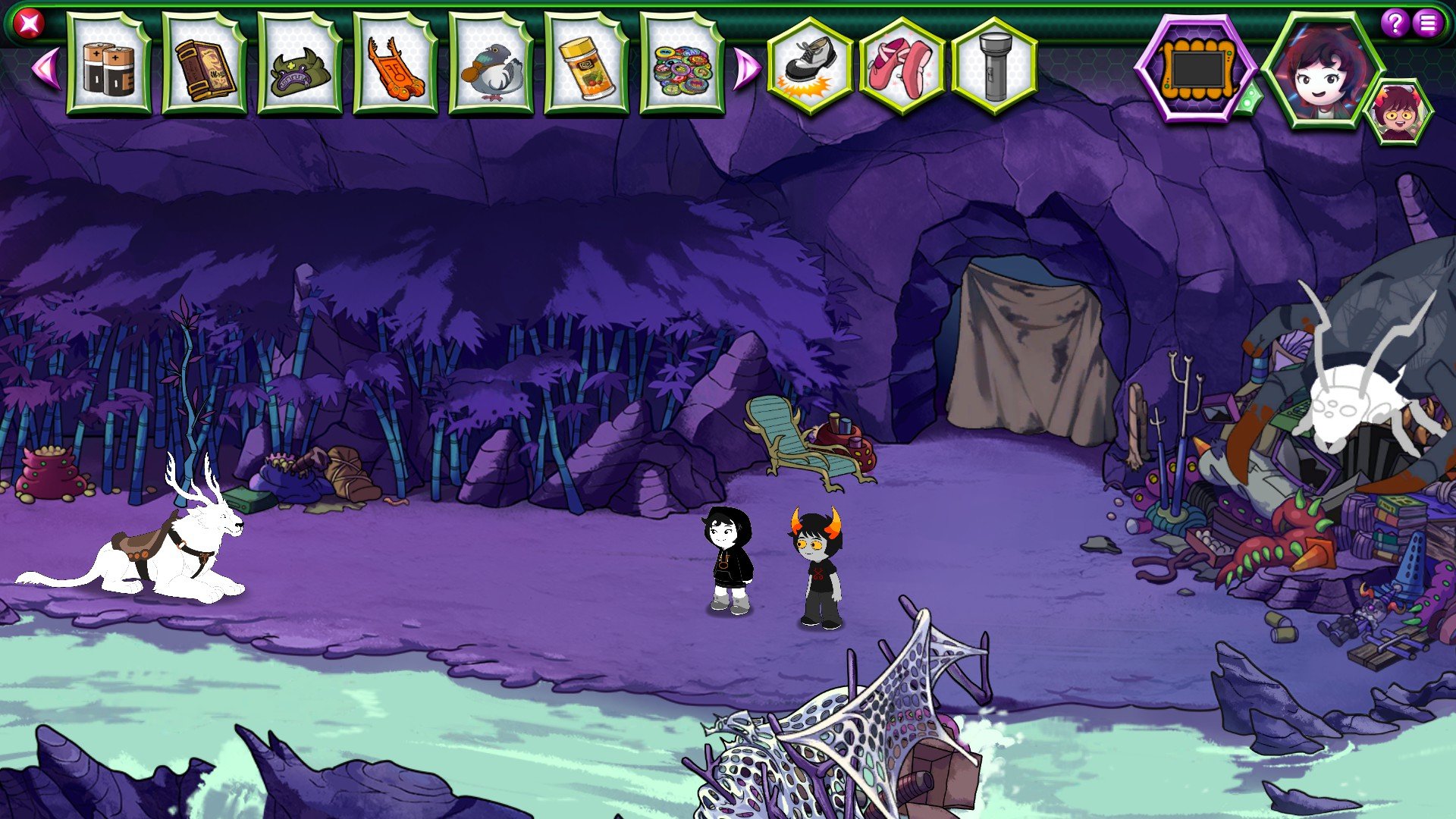Screen dimensions: 1456x819
Task: Activate the flashlight action
Action: [x=994, y=66]
